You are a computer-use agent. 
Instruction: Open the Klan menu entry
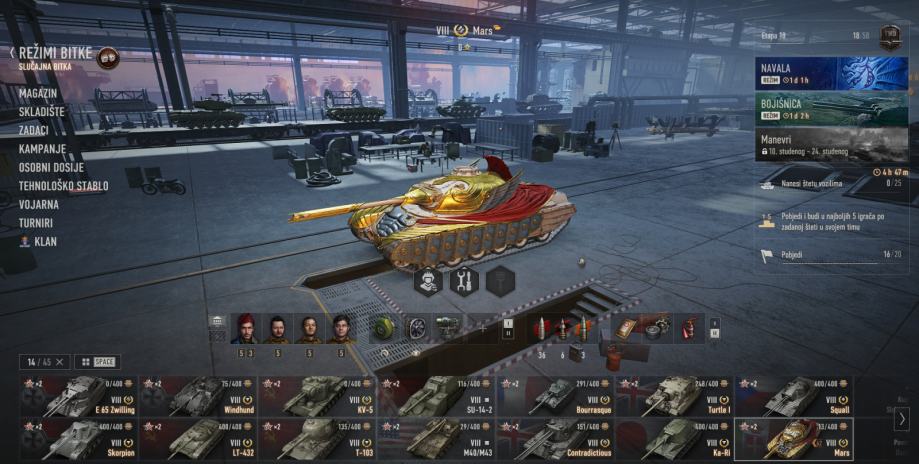click(x=45, y=242)
